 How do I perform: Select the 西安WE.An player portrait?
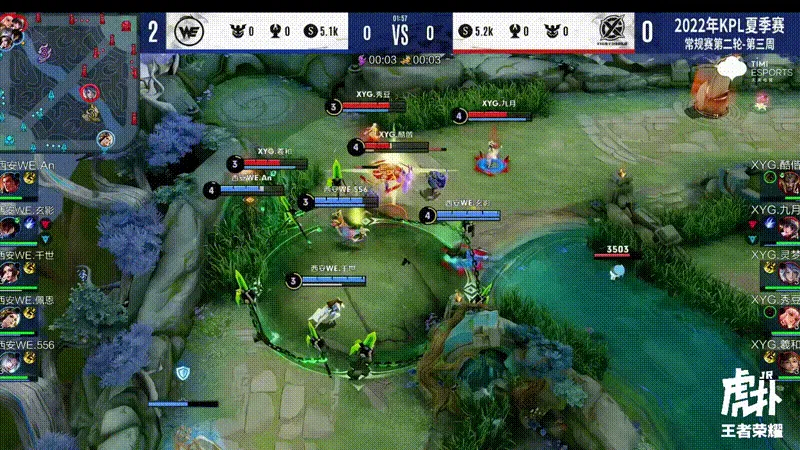11,183
